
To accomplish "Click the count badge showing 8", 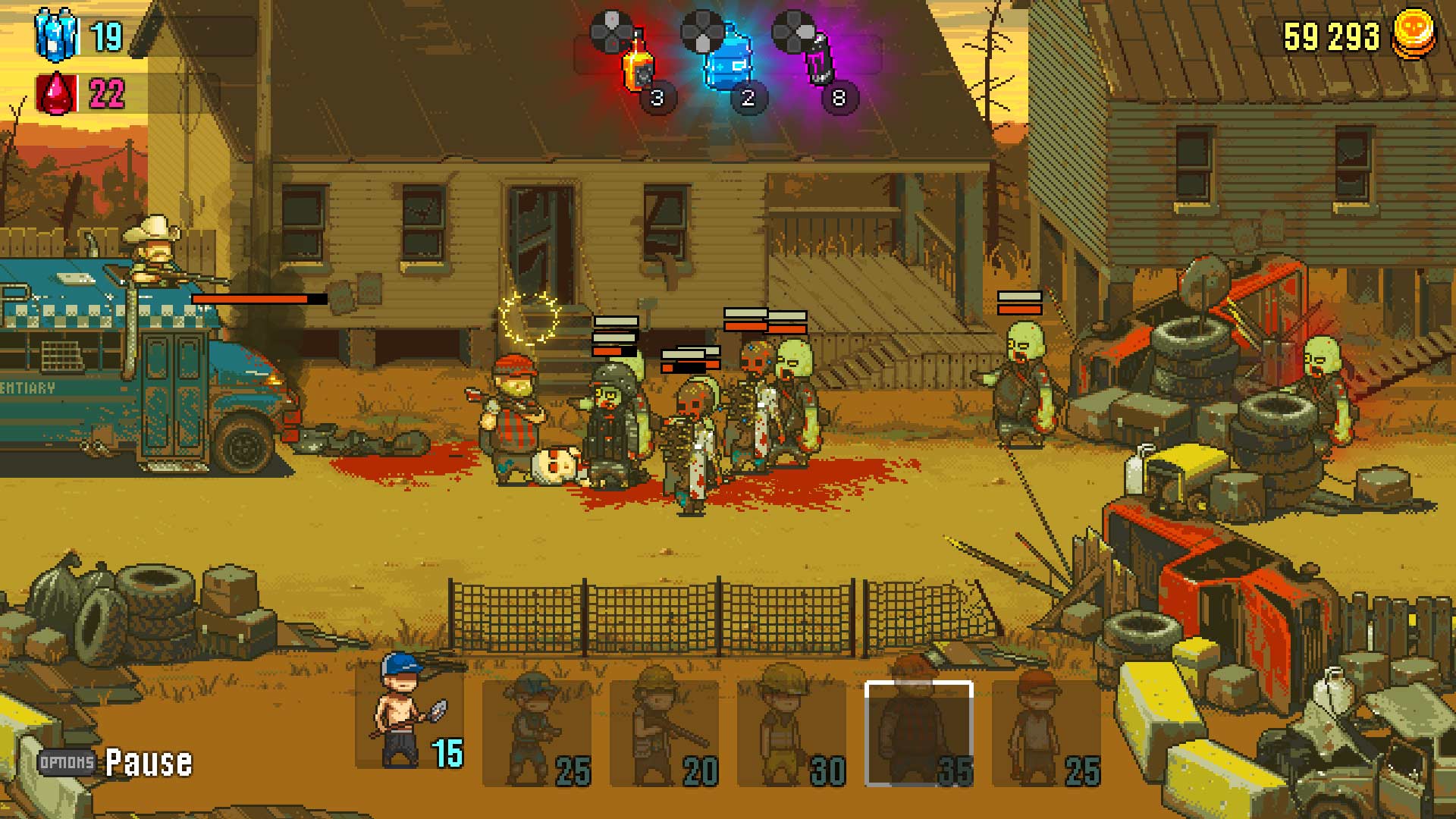I will pos(838,99).
